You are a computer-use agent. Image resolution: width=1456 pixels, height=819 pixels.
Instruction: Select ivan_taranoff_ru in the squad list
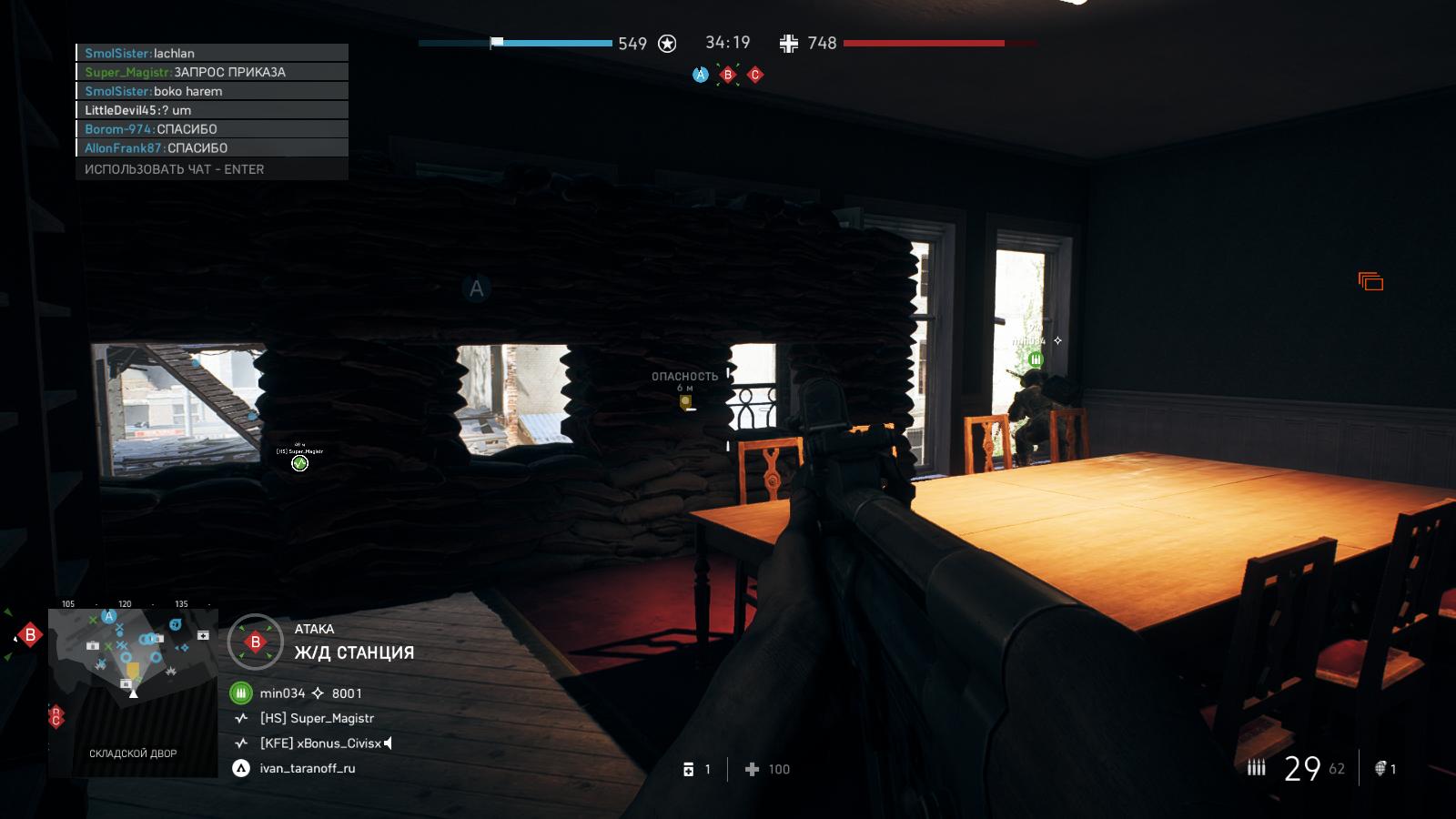pyautogui.click(x=307, y=768)
